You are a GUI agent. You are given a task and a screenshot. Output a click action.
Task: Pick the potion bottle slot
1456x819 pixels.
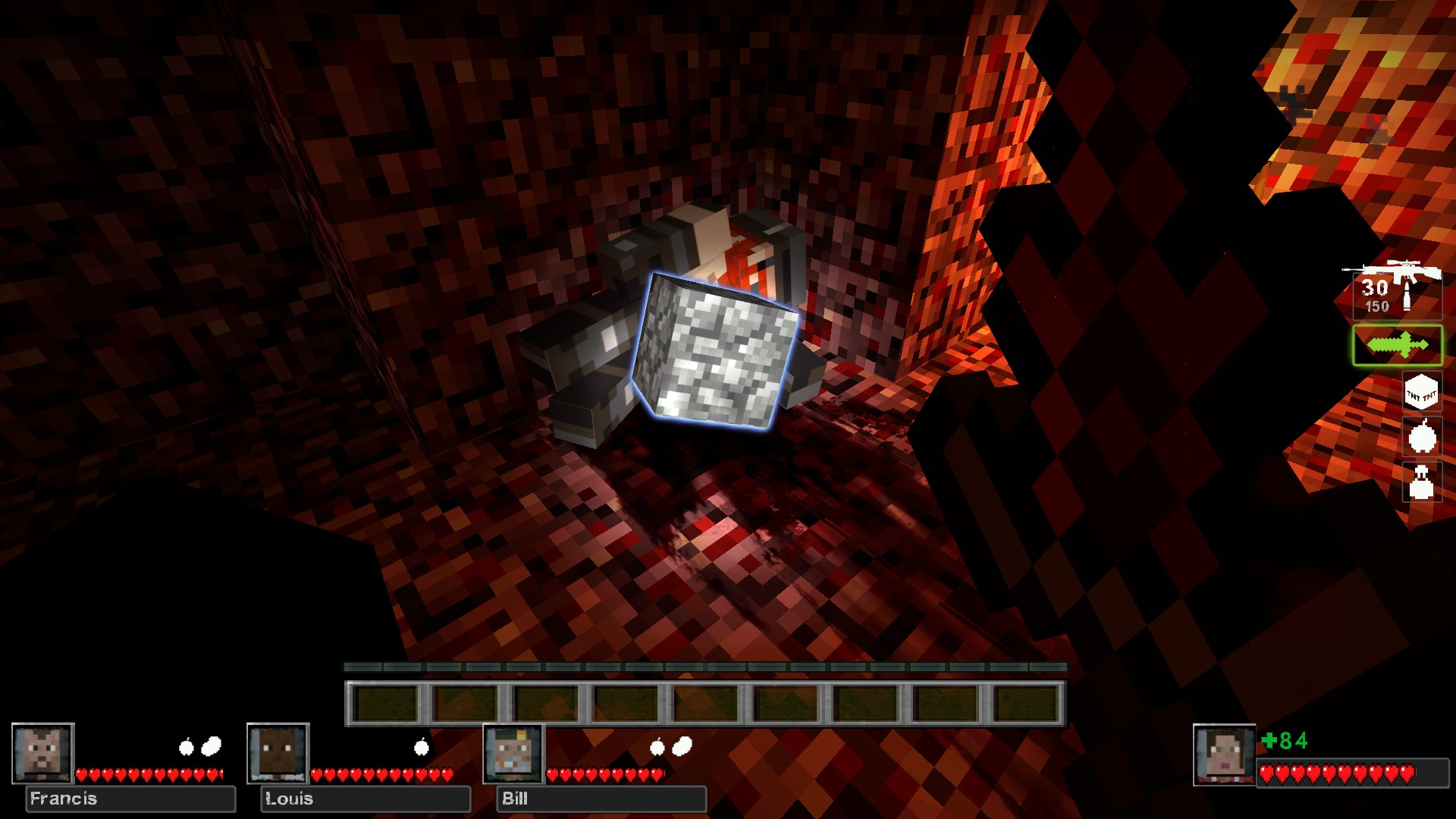click(1421, 482)
